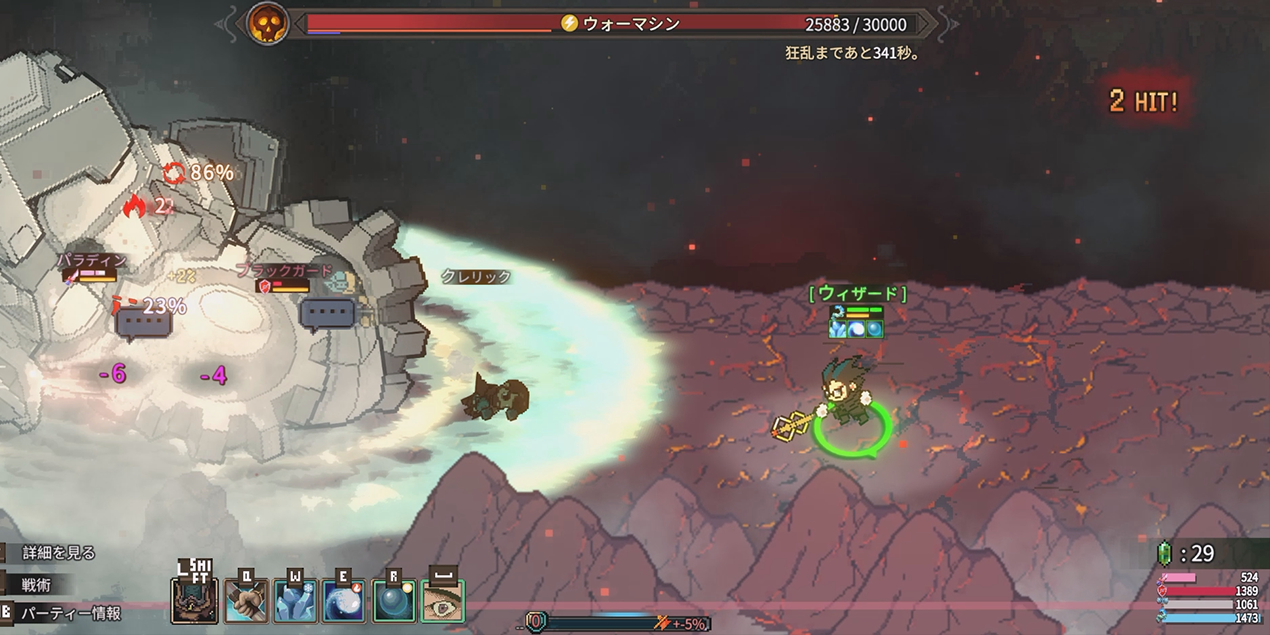The height and width of the screenshot is (635, 1270).
Task: Open the 詳細を見る details option
Action: (x=59, y=553)
